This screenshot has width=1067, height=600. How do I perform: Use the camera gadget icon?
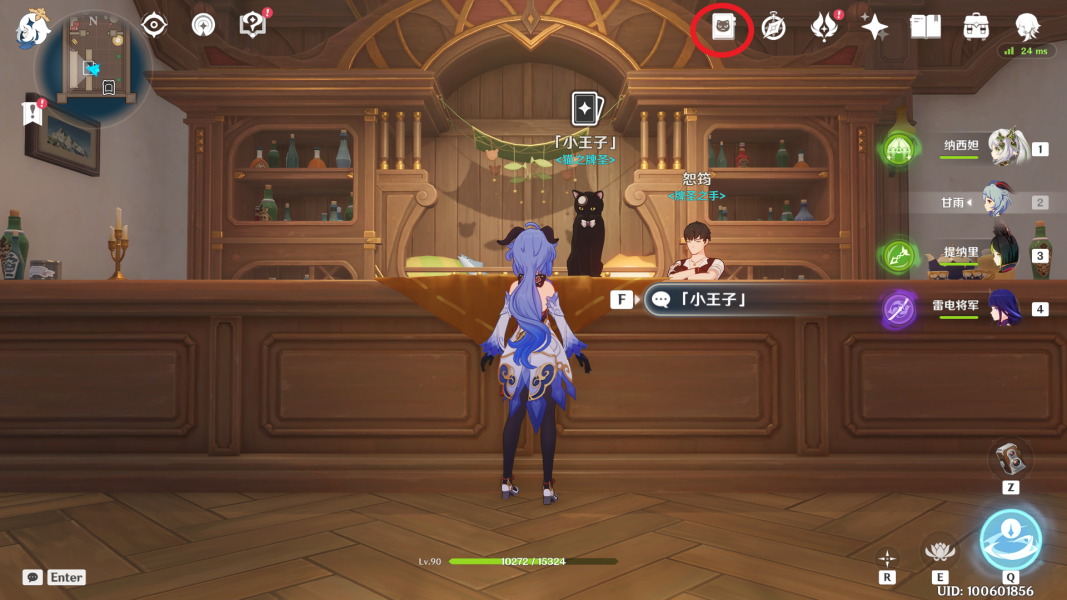pyautogui.click(x=1010, y=459)
